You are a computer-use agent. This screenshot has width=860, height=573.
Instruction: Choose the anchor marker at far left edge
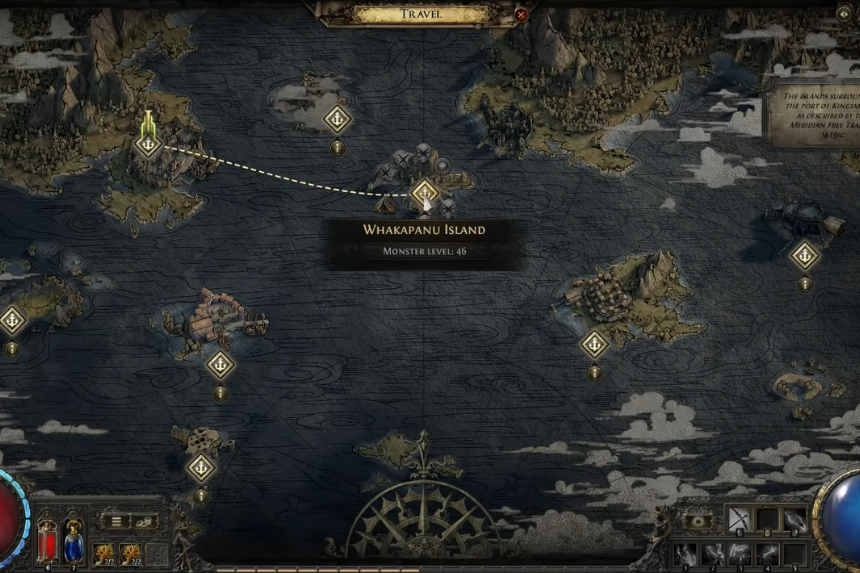(x=12, y=320)
